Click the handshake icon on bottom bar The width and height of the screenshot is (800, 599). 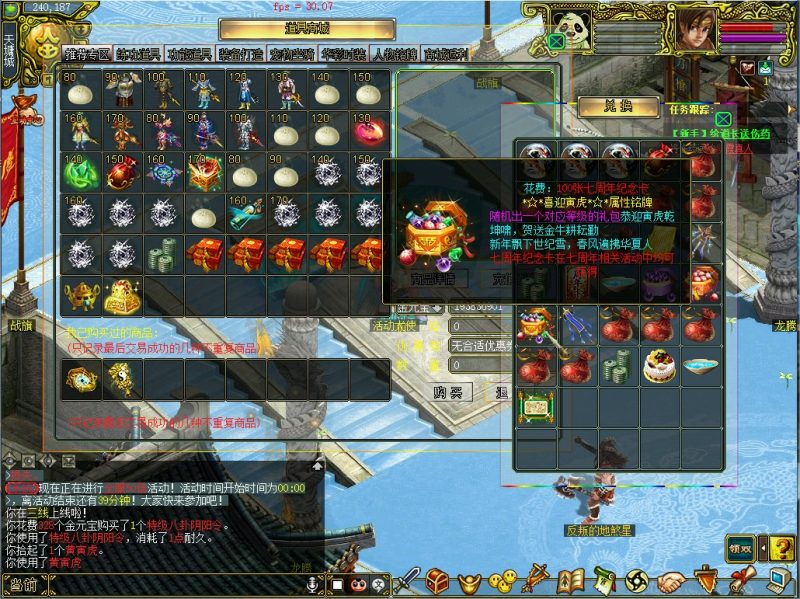[671, 580]
